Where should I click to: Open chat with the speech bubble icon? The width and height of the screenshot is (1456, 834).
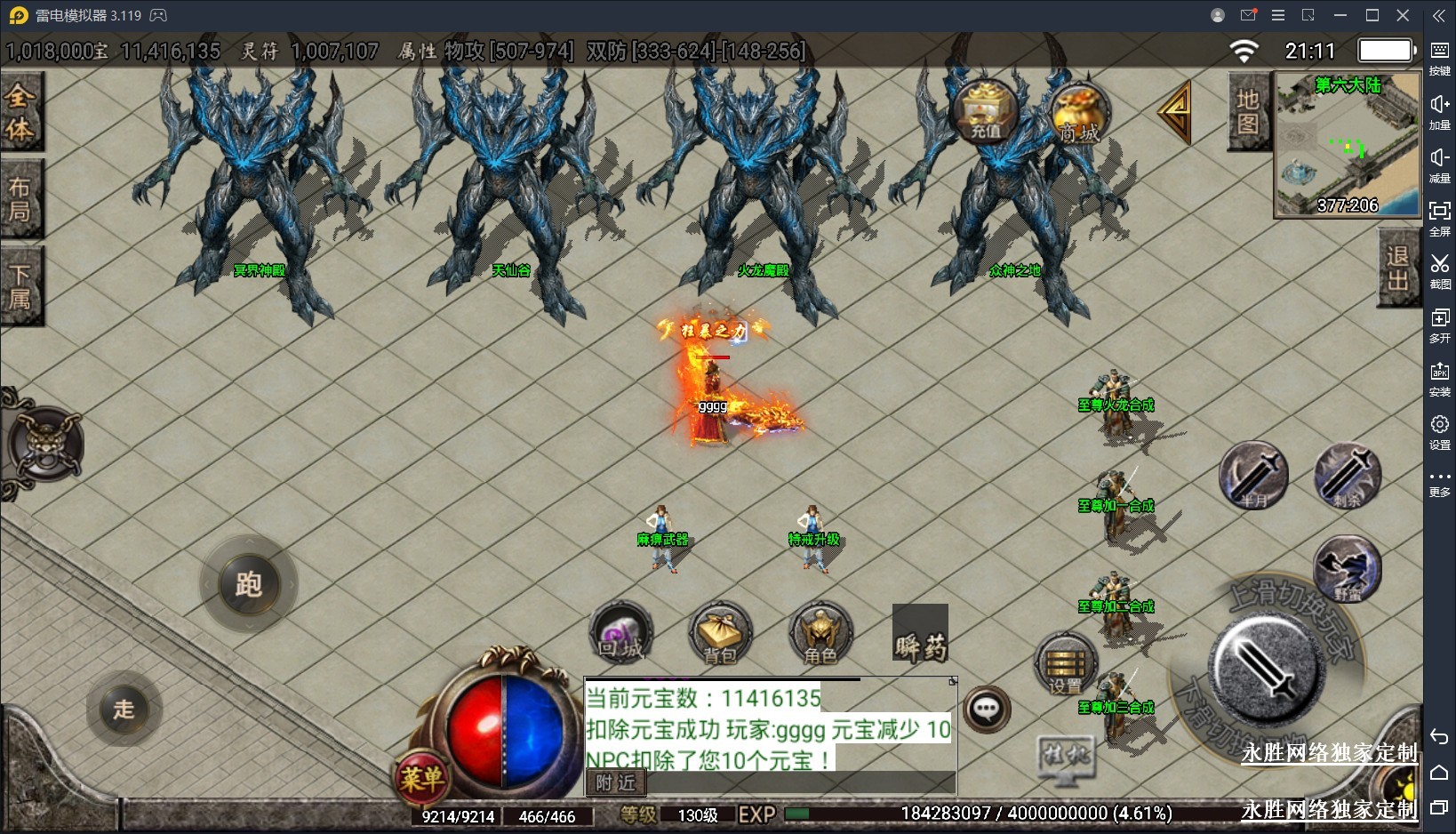coord(987,710)
